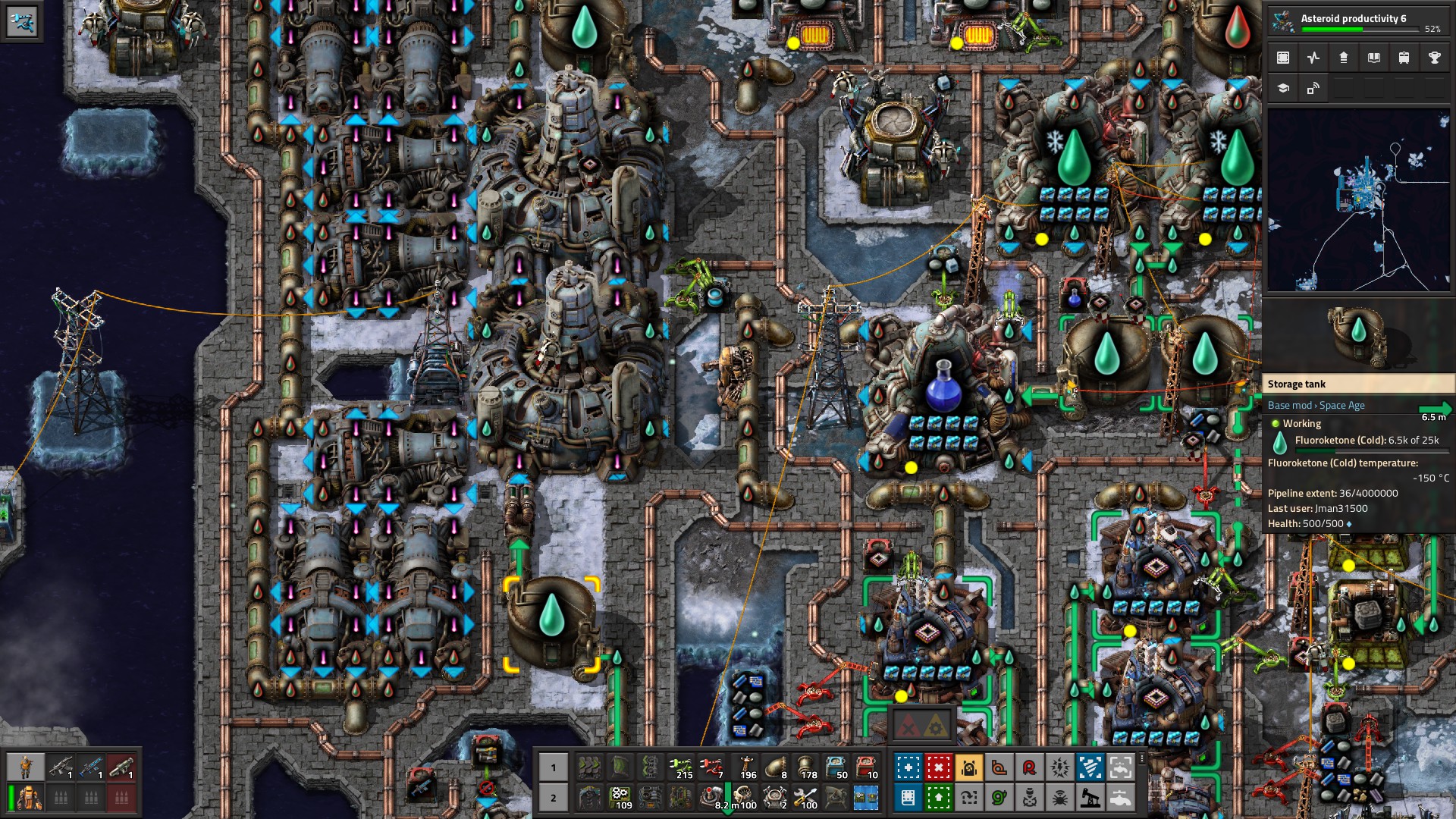Open the production statistics pulse icon
Image resolution: width=1456 pixels, height=819 pixels.
[1313, 58]
